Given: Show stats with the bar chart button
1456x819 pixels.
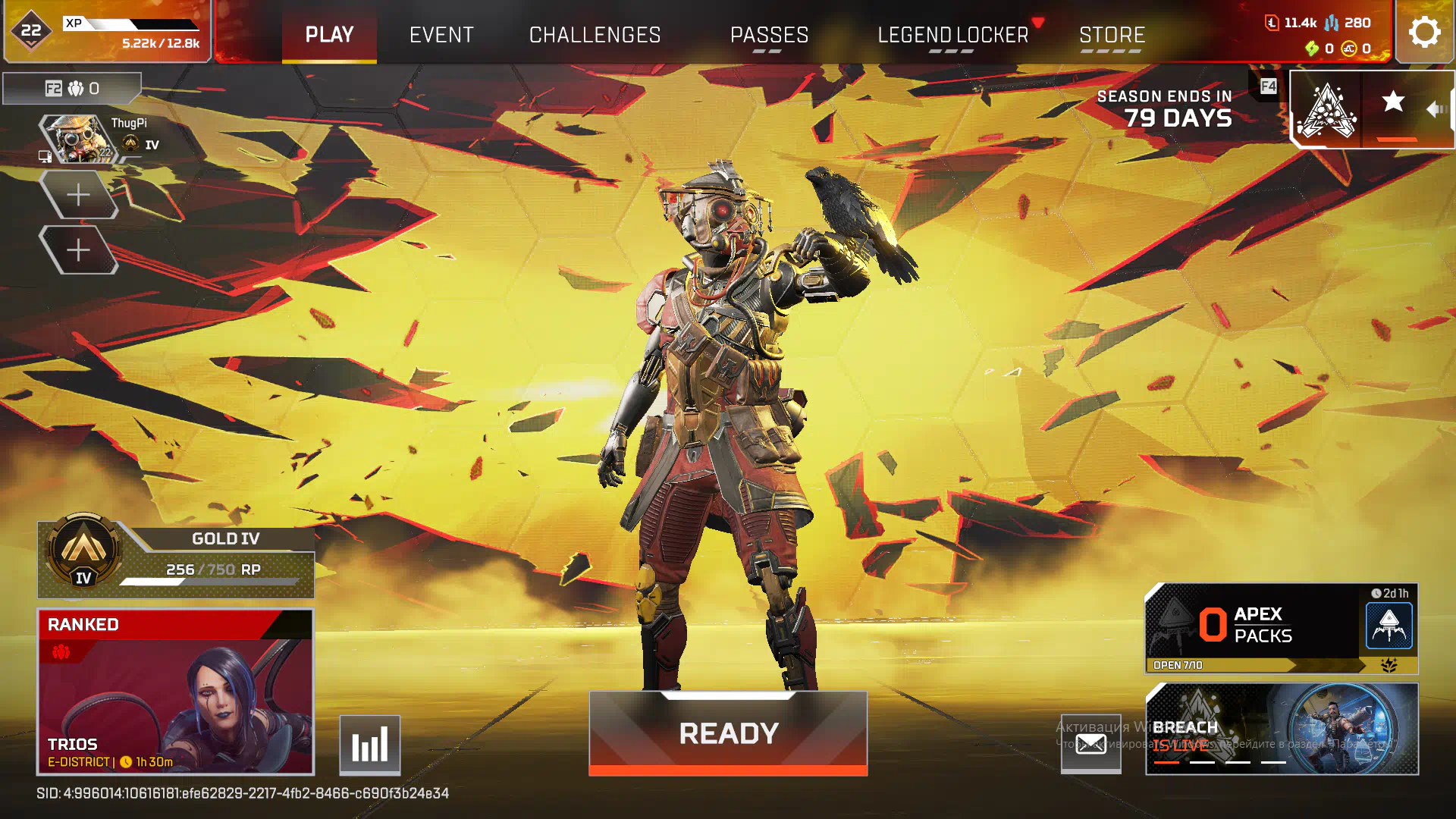Looking at the screenshot, I should 369,745.
